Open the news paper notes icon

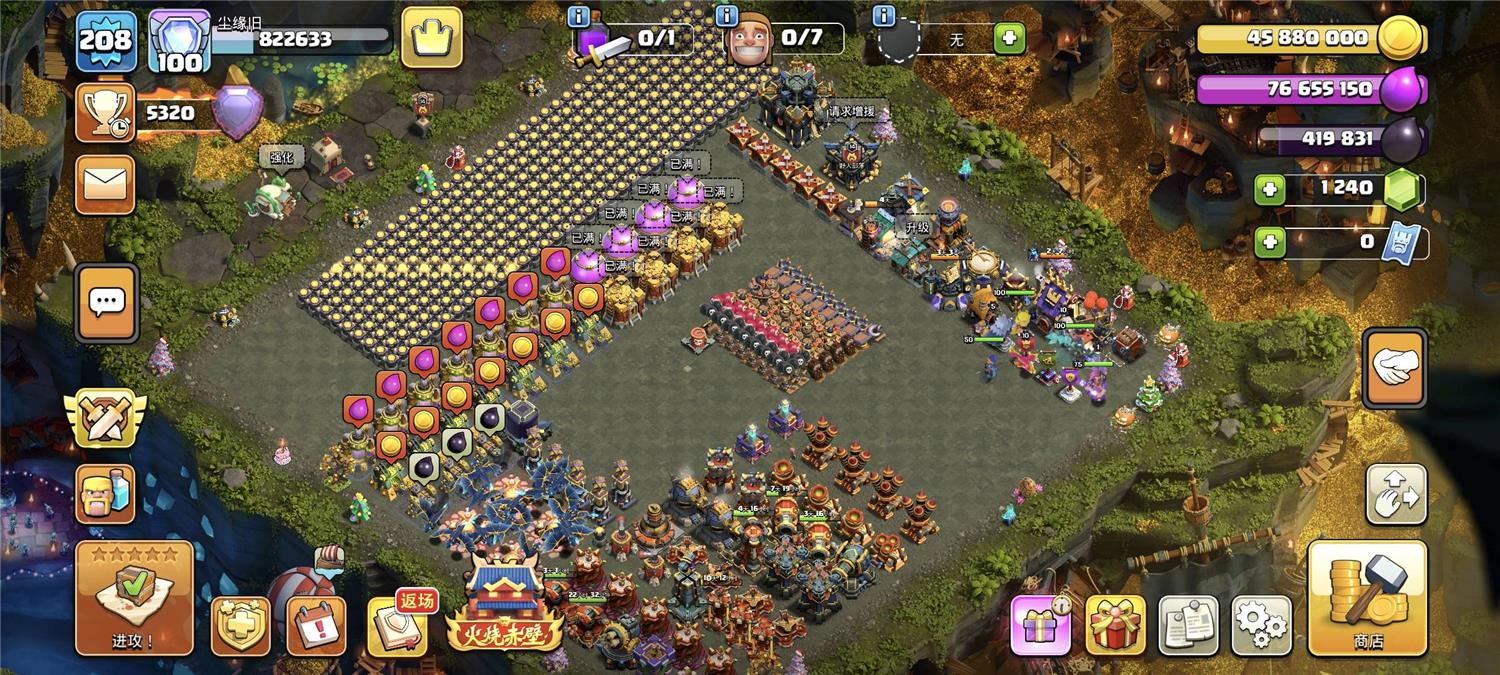(1188, 625)
